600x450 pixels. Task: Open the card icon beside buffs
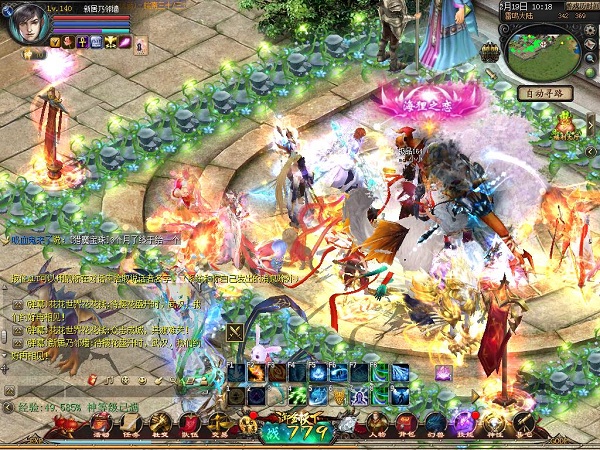point(141,44)
